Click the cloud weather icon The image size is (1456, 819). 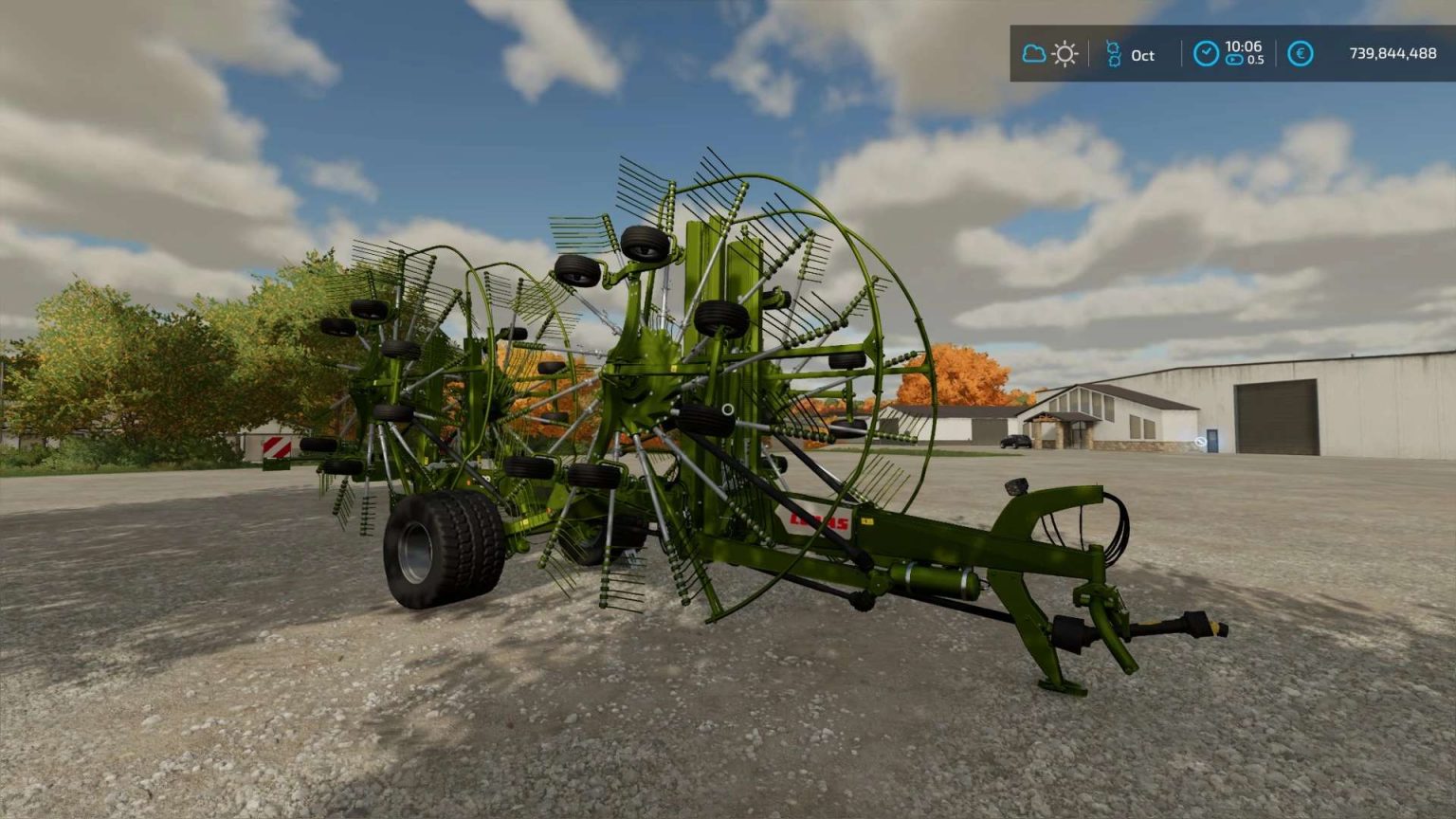(x=1033, y=52)
